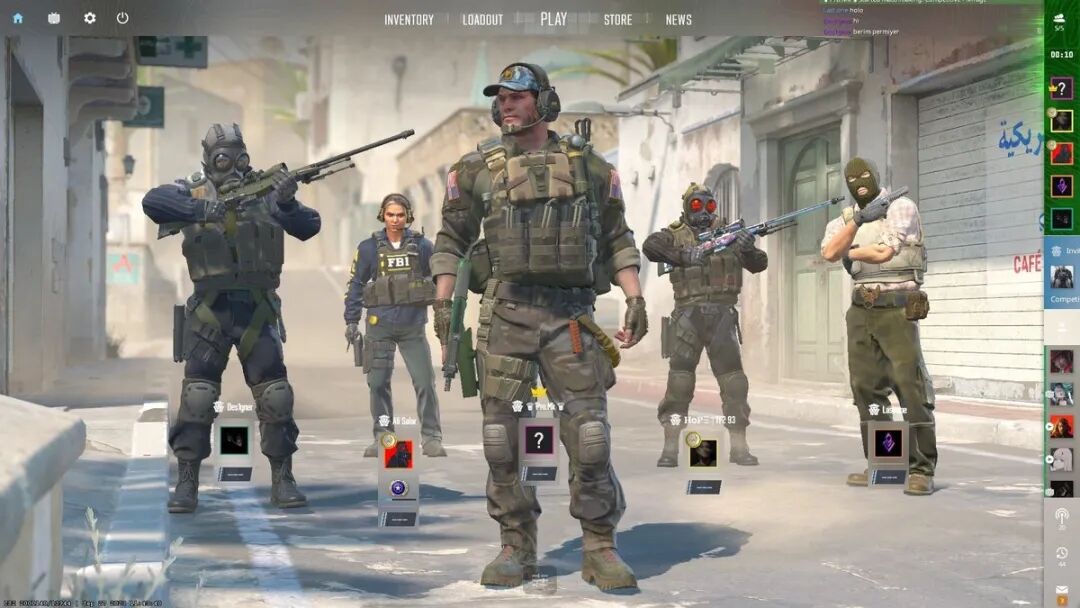Viewport: 1080px width, 608px height.
Task: Open the recent players clock icon
Action: pyautogui.click(x=1061, y=553)
